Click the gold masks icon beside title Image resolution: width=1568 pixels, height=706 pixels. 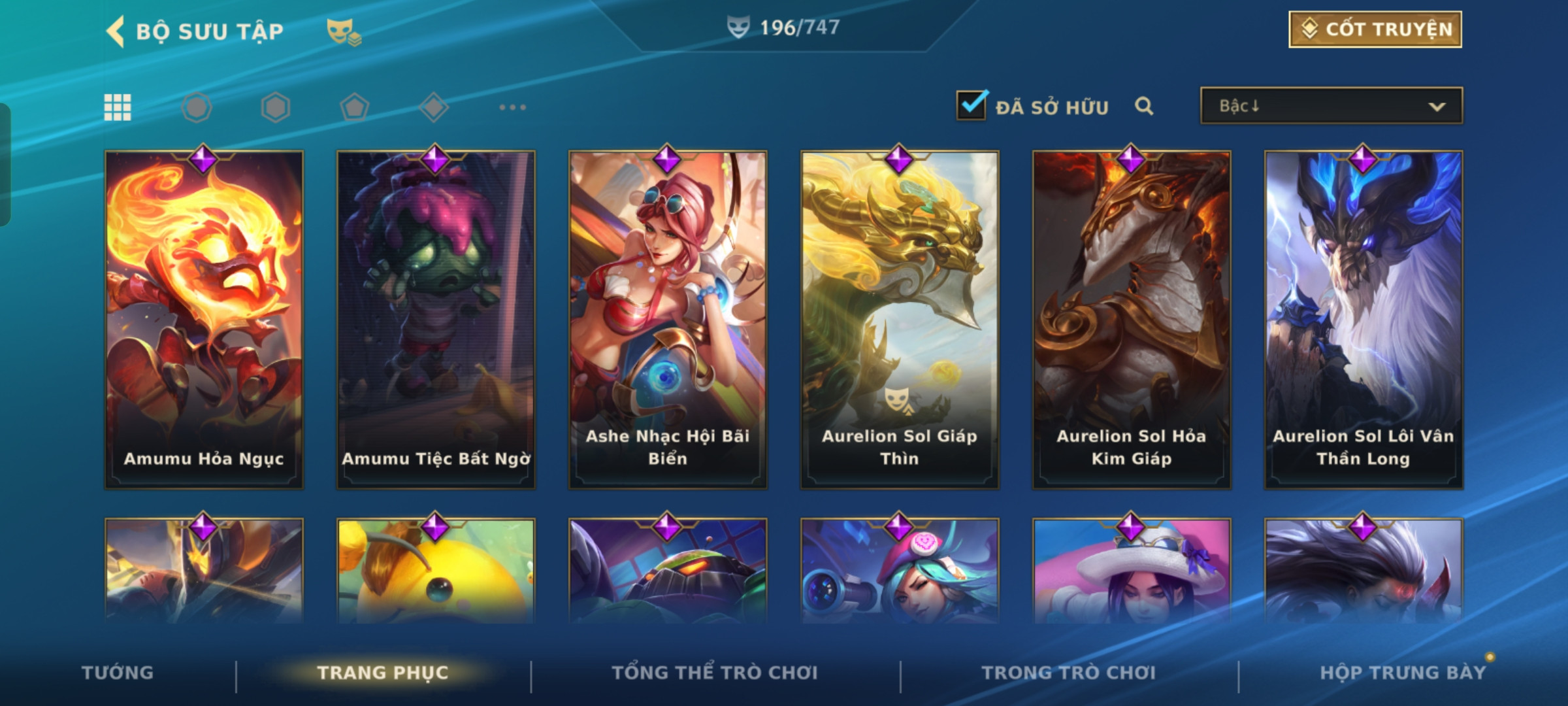(x=343, y=31)
